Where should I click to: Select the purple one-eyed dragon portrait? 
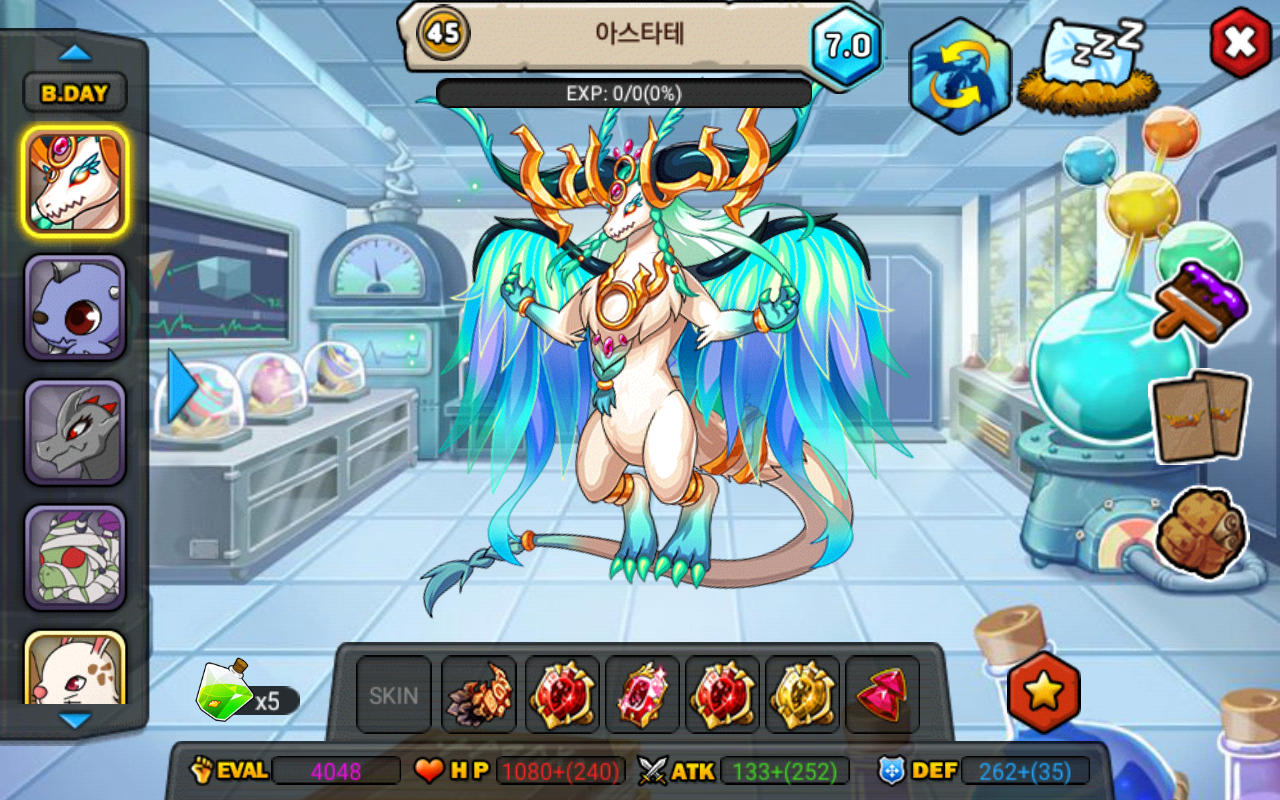(x=75, y=307)
